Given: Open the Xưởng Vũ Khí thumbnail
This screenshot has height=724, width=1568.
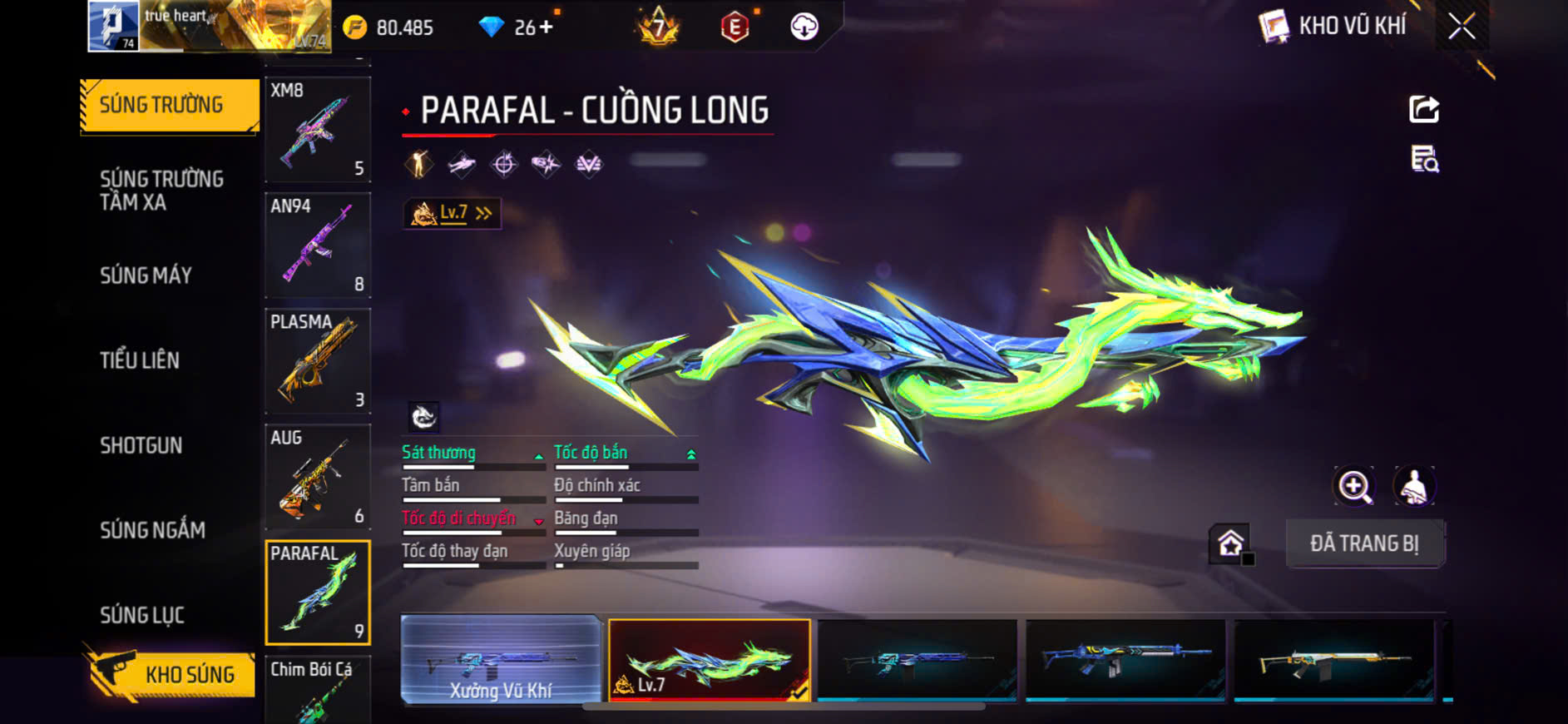Looking at the screenshot, I should click(501, 662).
